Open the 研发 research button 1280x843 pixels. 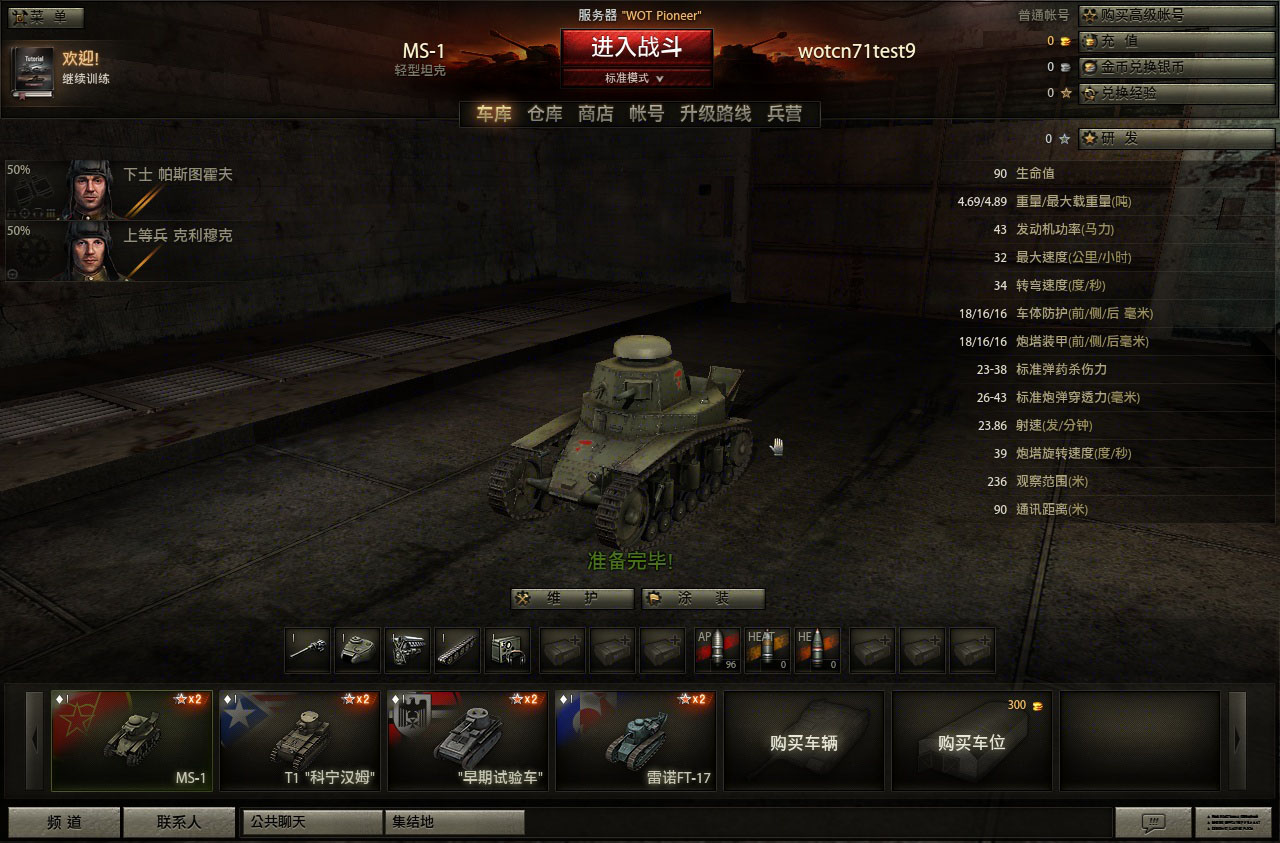[1176, 138]
